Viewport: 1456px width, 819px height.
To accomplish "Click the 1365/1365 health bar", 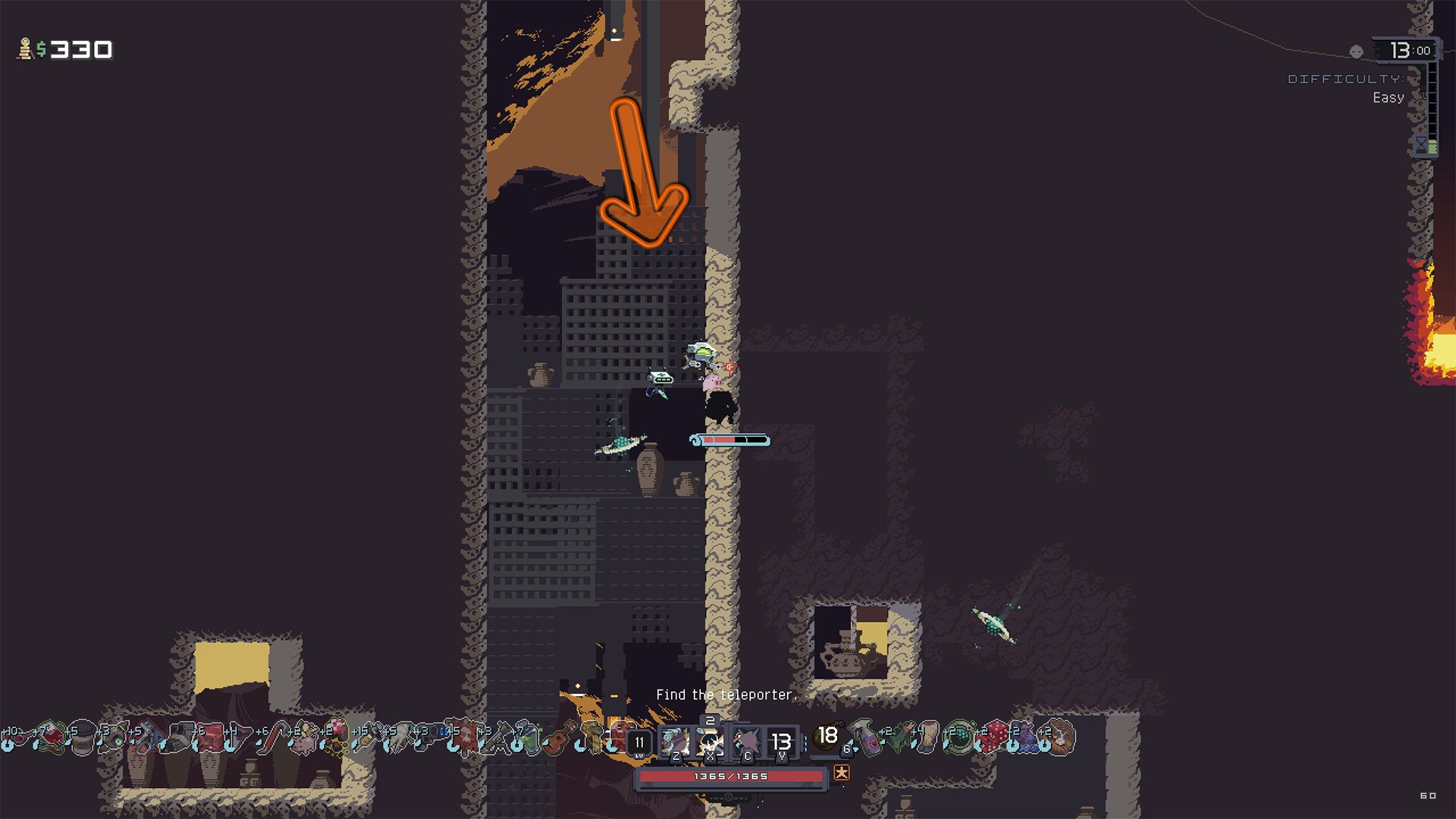I will [730, 777].
